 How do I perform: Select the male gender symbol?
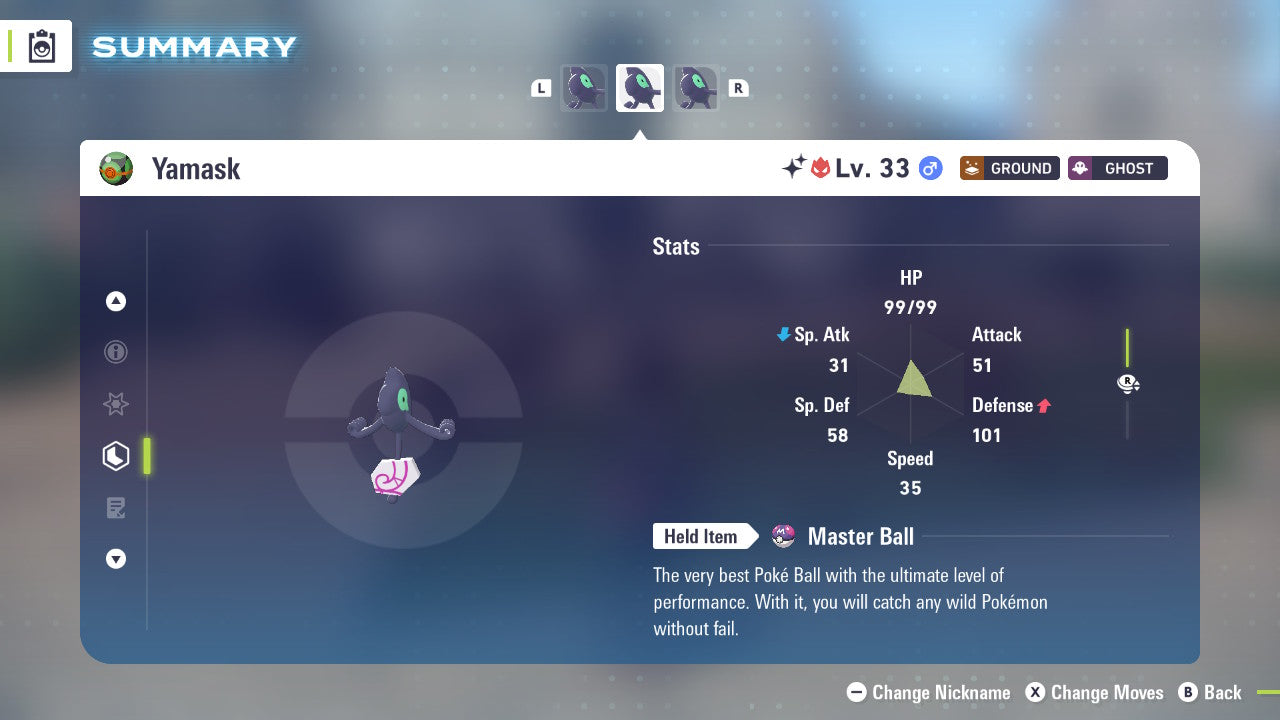pyautogui.click(x=931, y=168)
